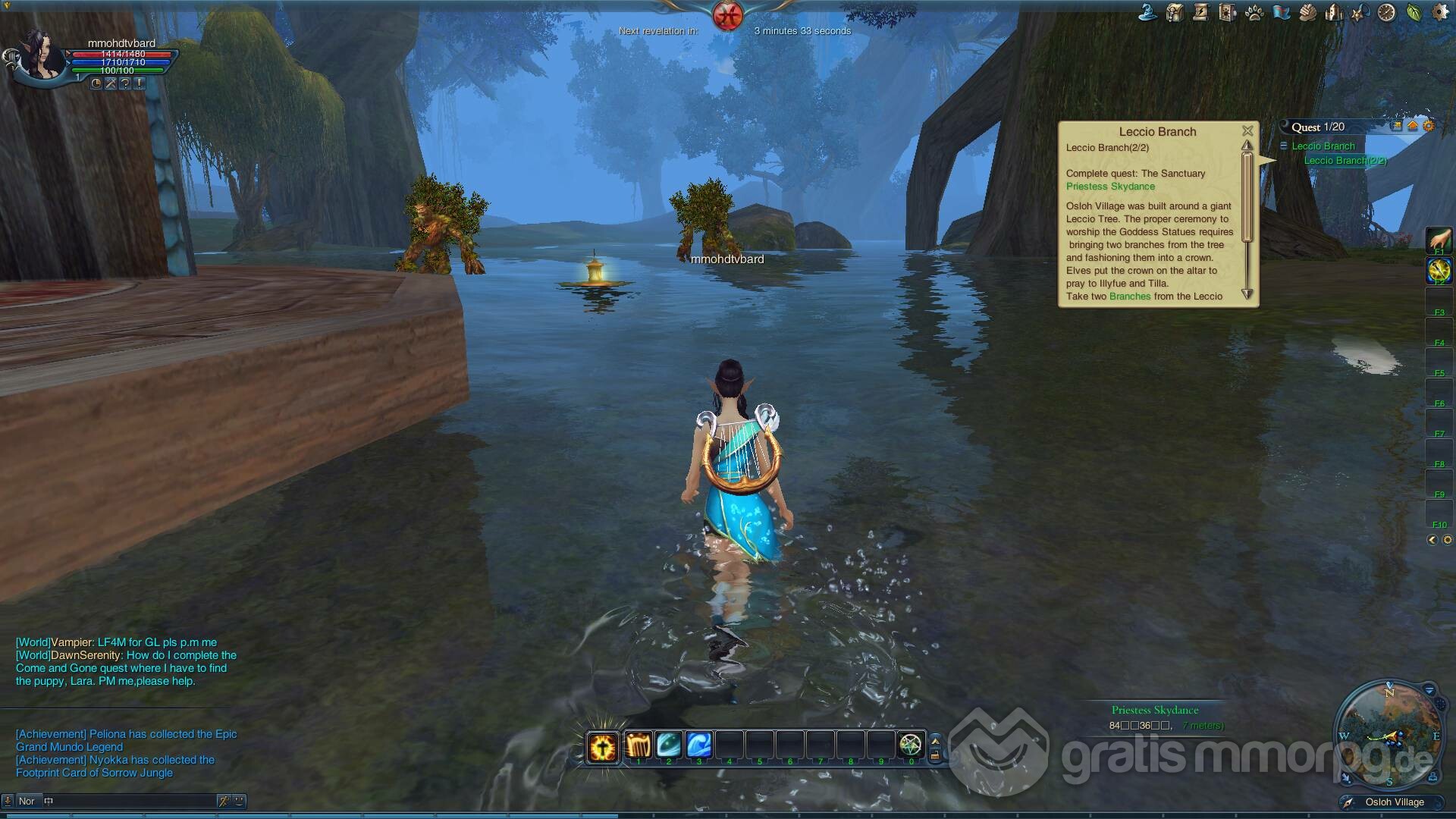Open the backpack inventory
This screenshot has height=819, width=1456.
coord(1175,13)
